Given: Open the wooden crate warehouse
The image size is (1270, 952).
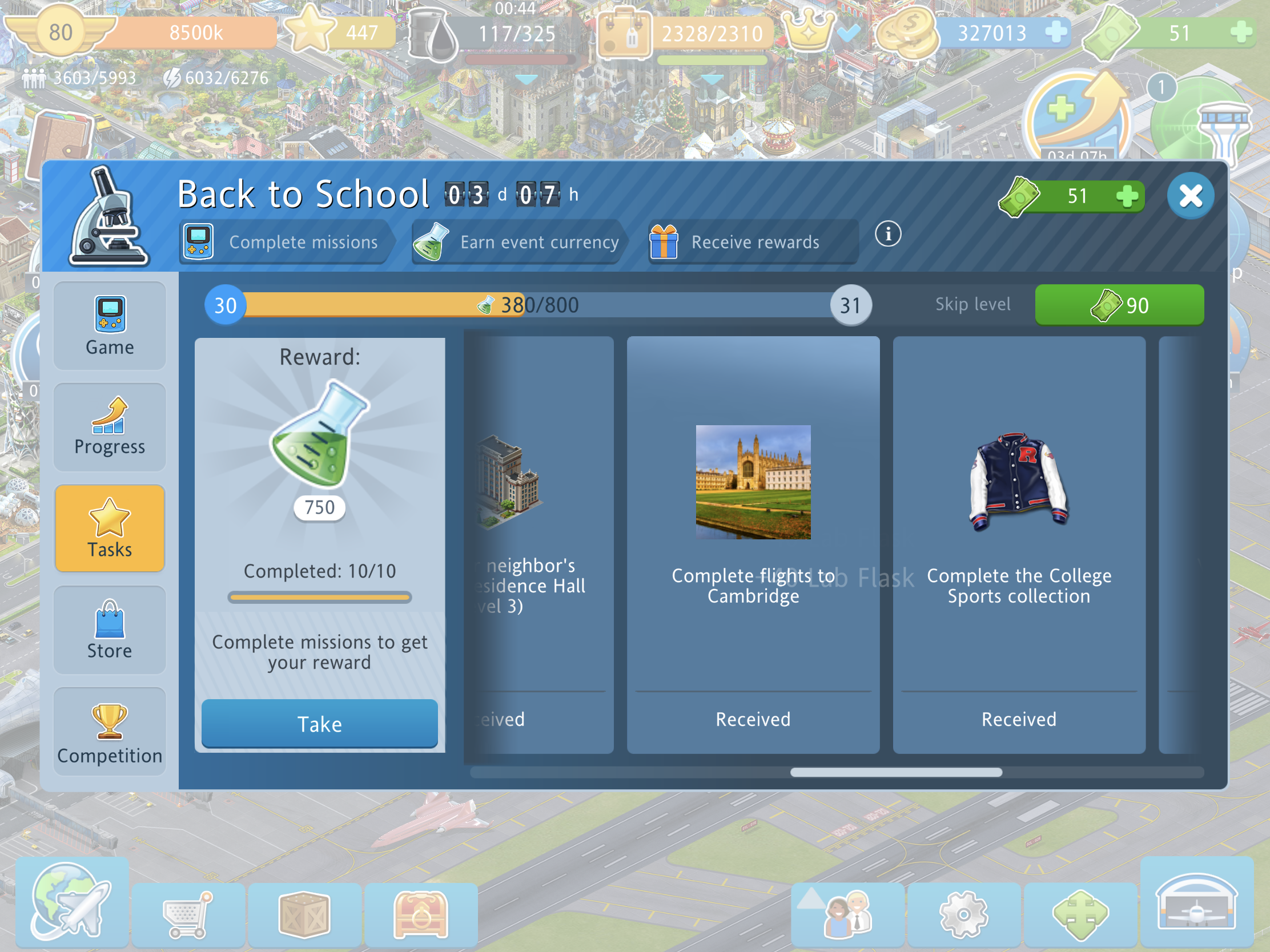Looking at the screenshot, I should point(304,914).
